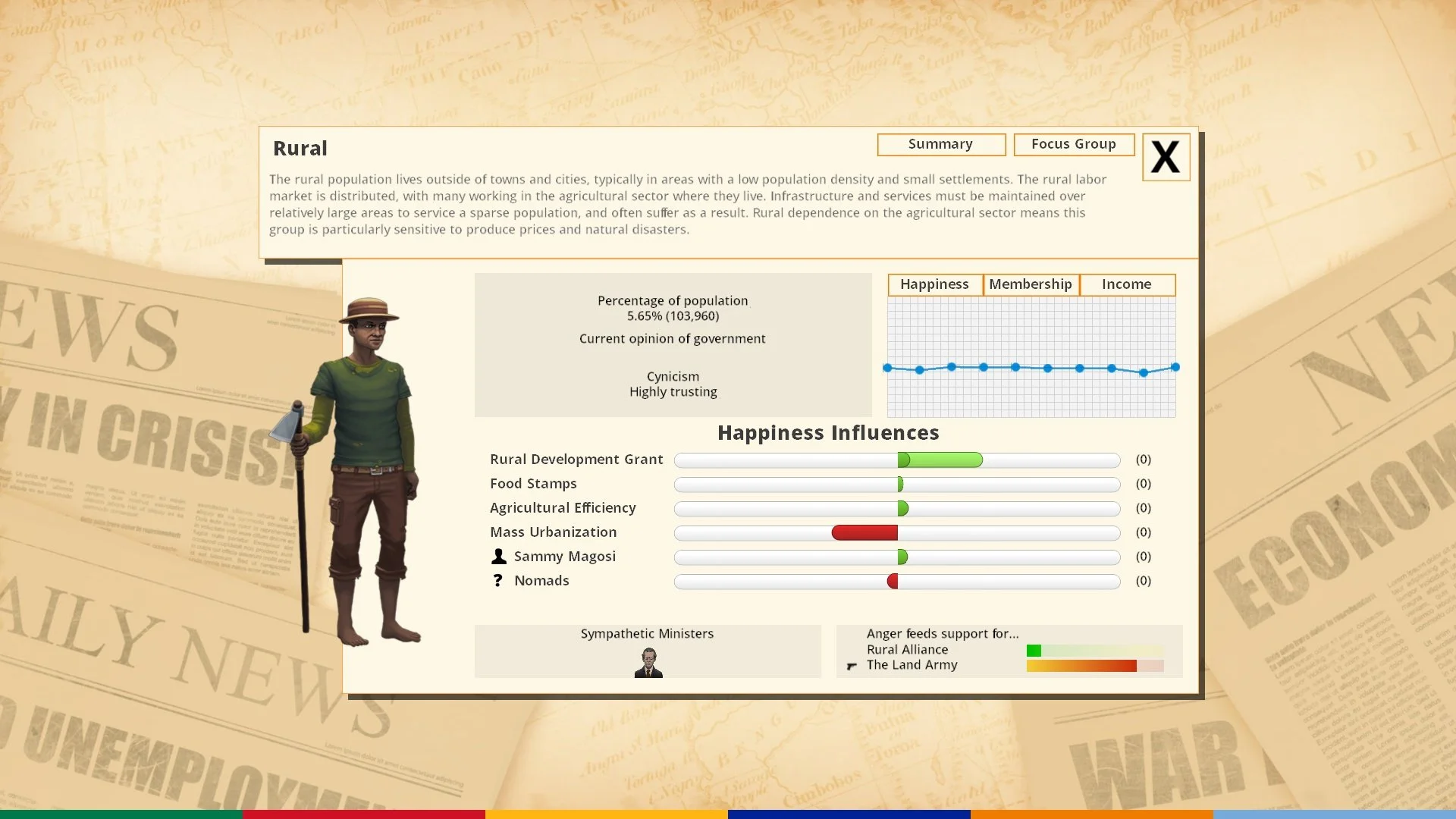Select The Land Army label
Viewport: 1456px width, 819px height.
click(x=912, y=665)
